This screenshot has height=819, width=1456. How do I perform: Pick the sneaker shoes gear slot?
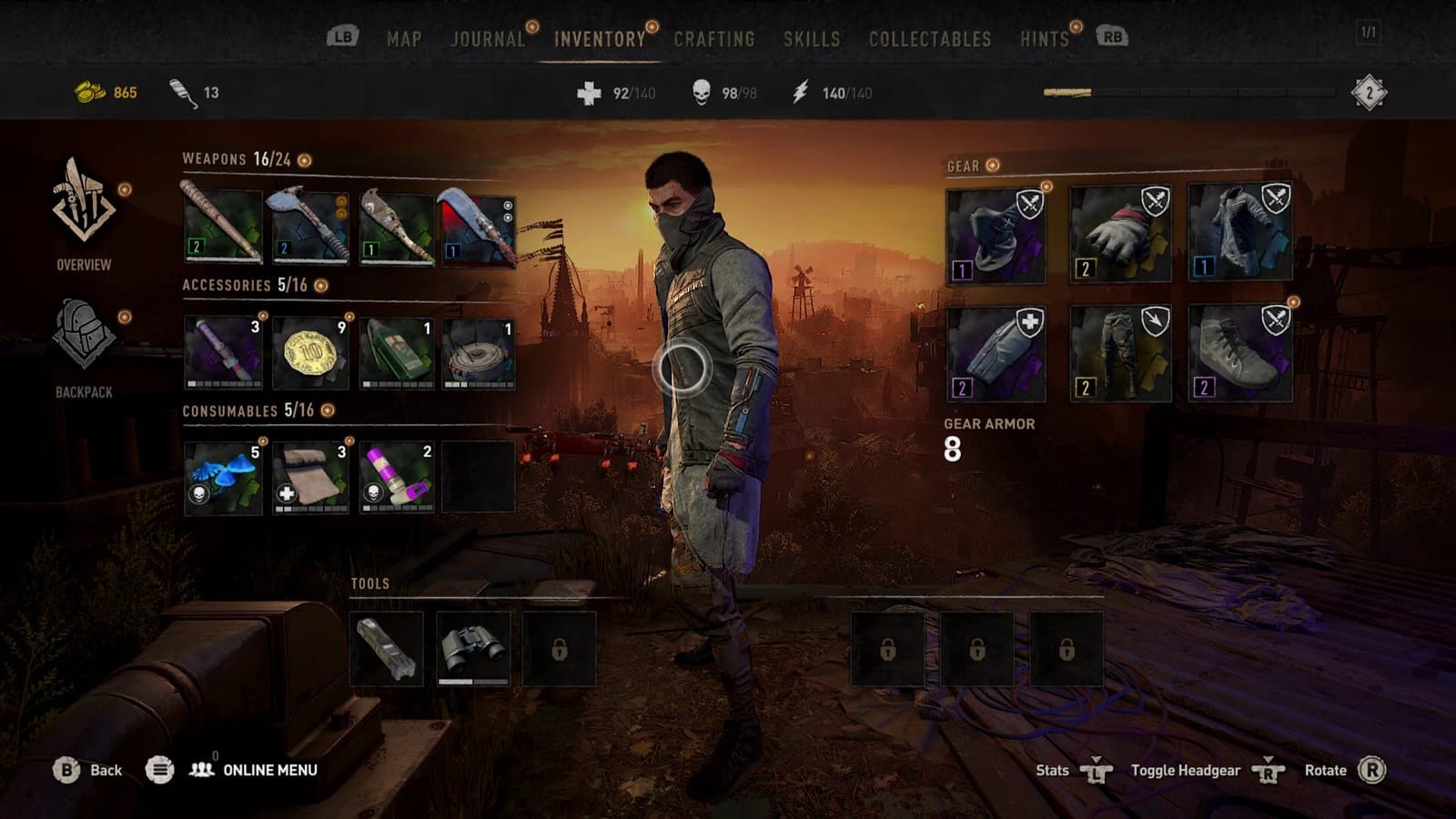click(1239, 353)
